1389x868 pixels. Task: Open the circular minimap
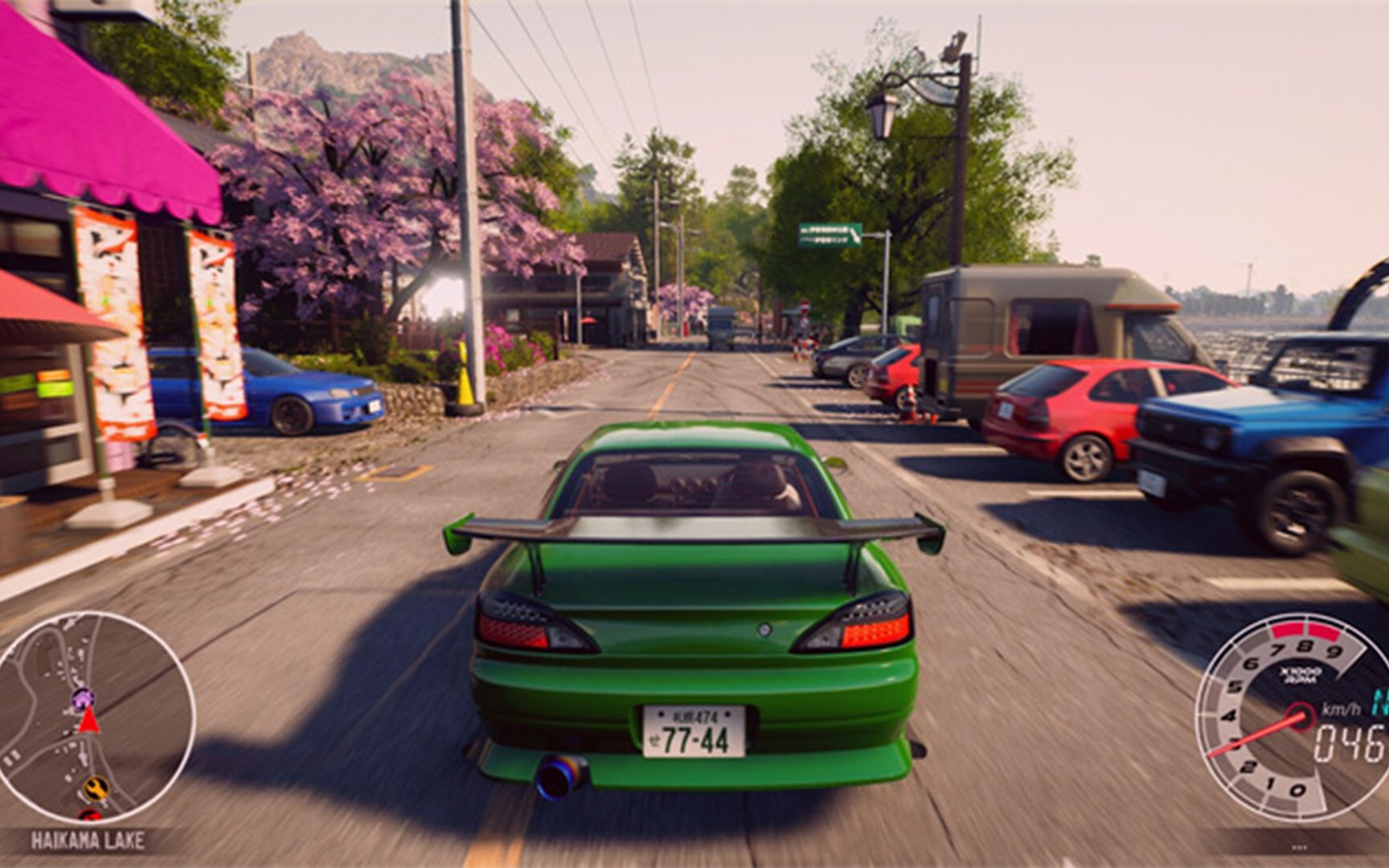95,715
